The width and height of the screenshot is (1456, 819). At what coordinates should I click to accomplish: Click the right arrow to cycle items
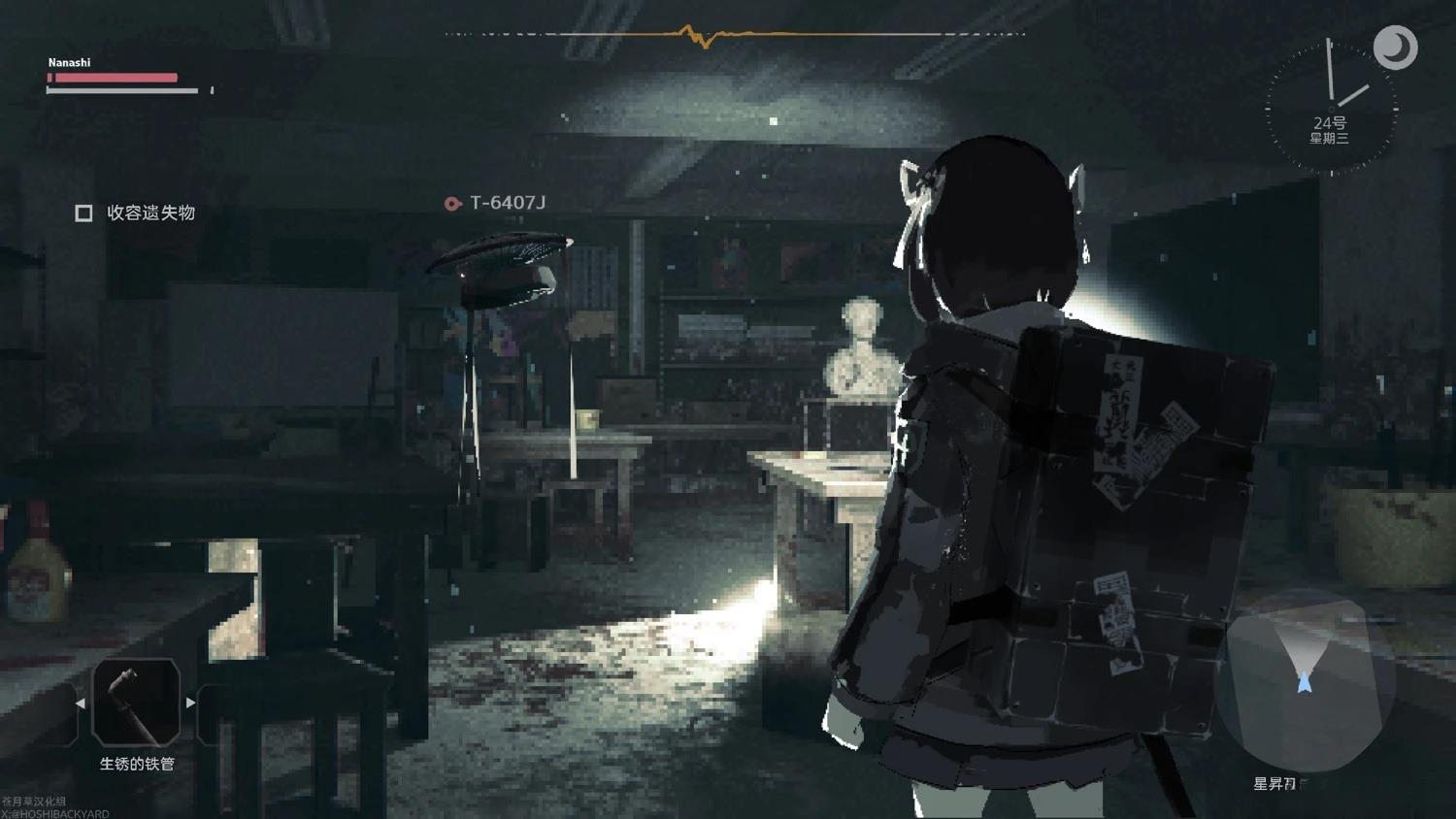pos(190,704)
